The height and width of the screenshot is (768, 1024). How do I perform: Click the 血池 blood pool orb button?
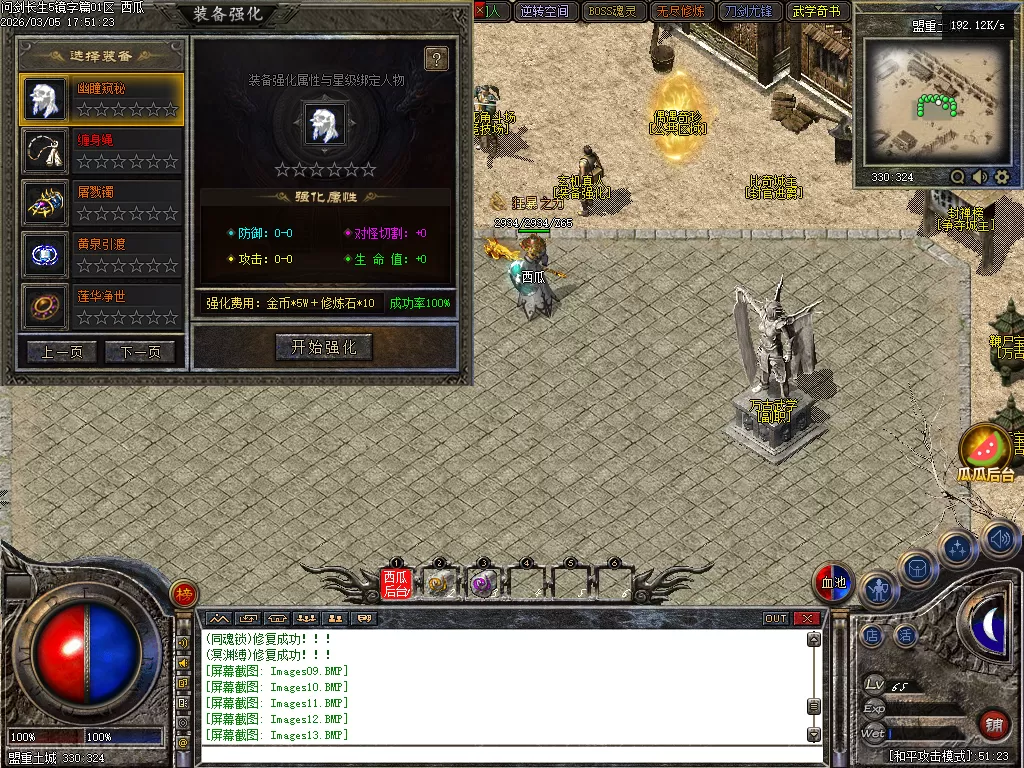(832, 584)
